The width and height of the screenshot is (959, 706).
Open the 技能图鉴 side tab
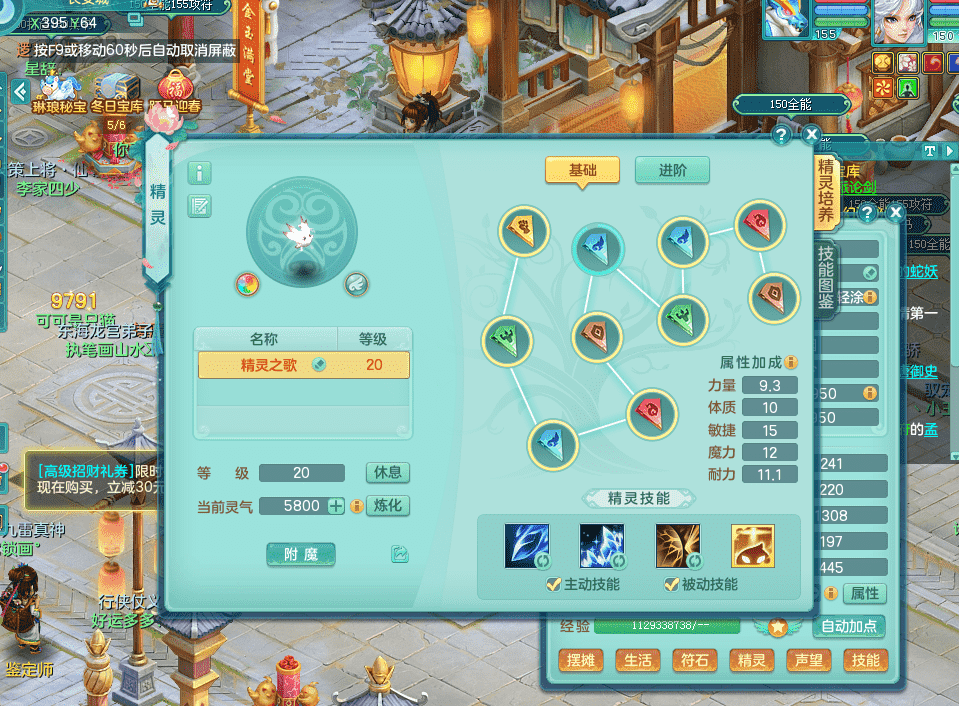(826, 278)
